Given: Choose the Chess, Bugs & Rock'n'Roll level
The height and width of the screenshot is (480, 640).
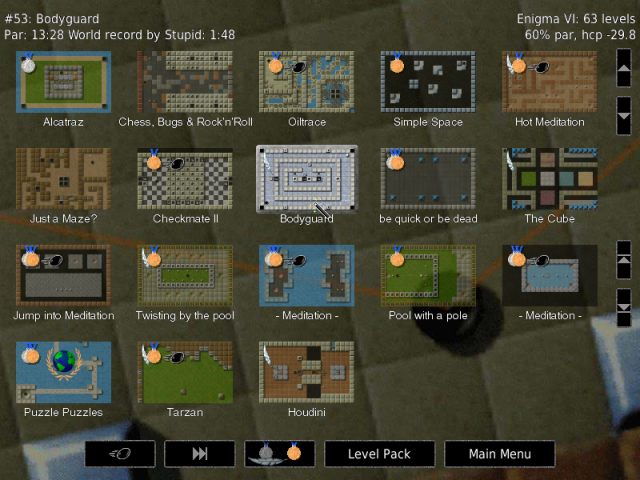Looking at the screenshot, I should [185, 82].
